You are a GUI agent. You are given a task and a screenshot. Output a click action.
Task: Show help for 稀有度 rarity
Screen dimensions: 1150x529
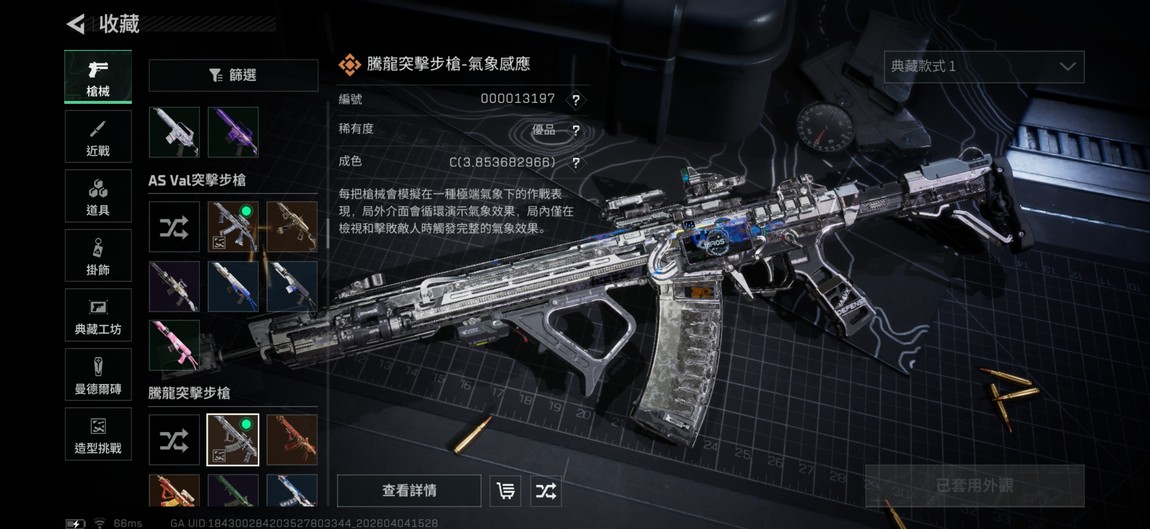click(575, 131)
